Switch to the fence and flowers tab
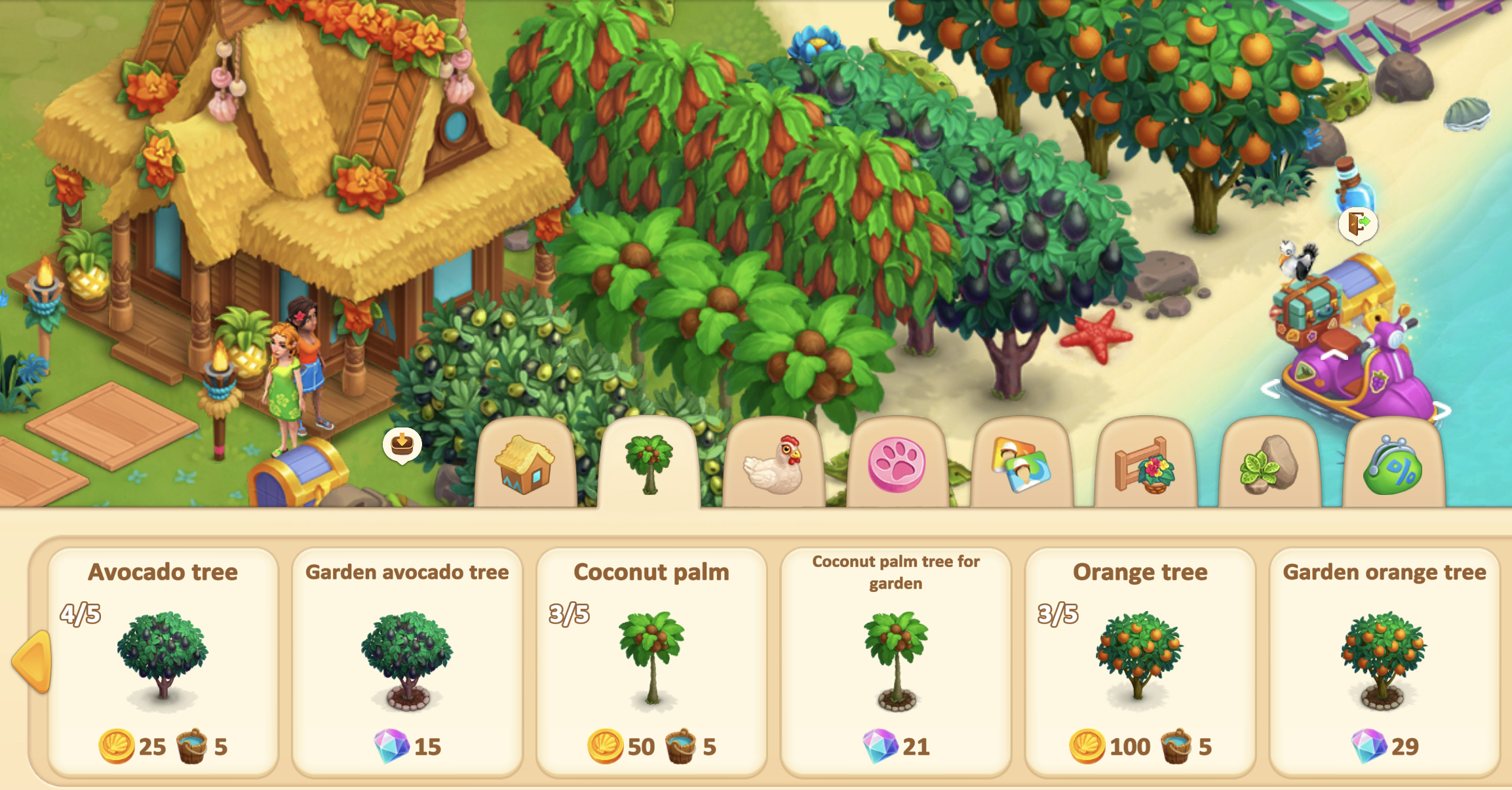This screenshot has width=1512, height=790. pyautogui.click(x=1145, y=465)
